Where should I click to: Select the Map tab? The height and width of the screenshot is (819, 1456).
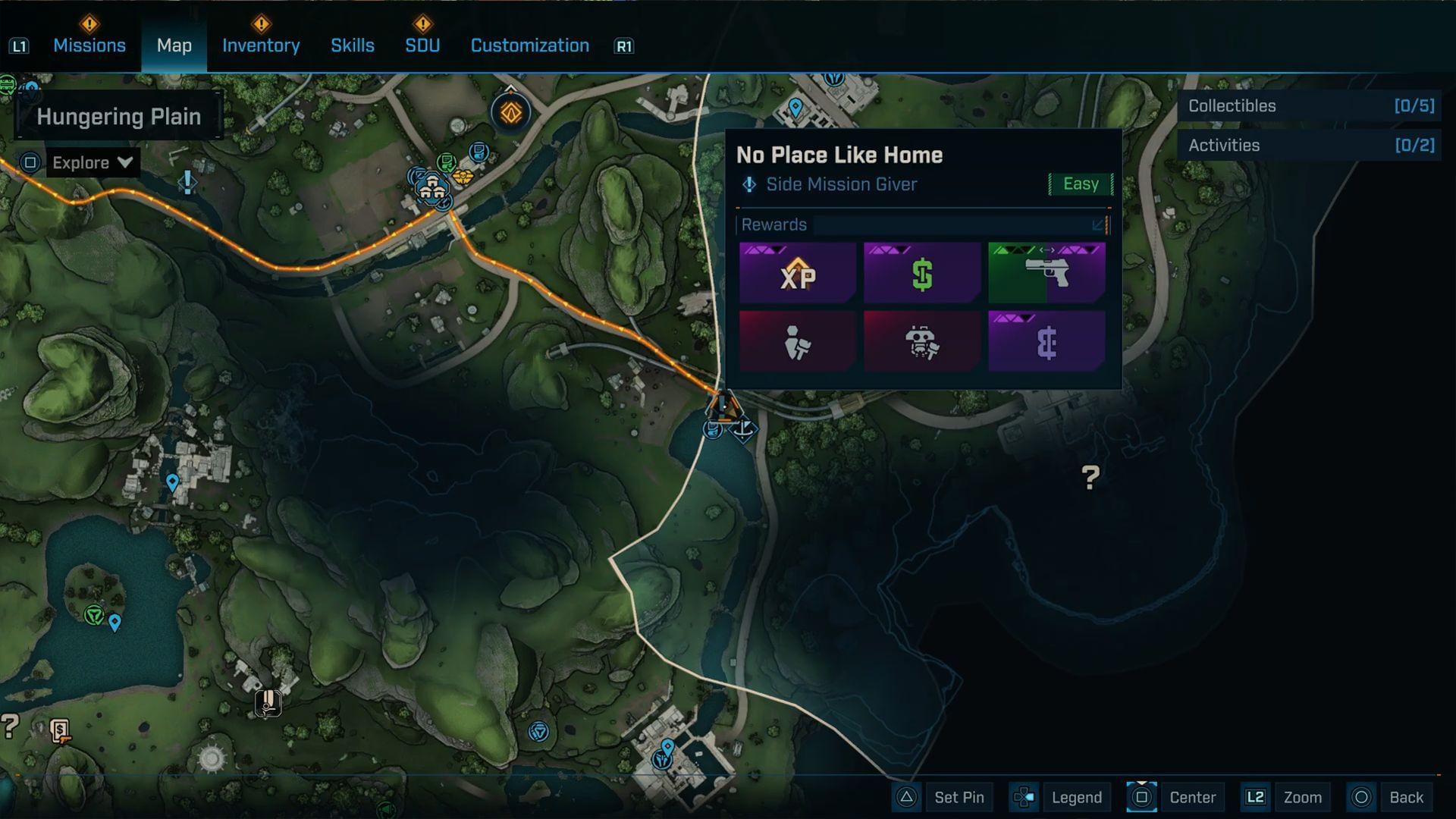click(174, 45)
